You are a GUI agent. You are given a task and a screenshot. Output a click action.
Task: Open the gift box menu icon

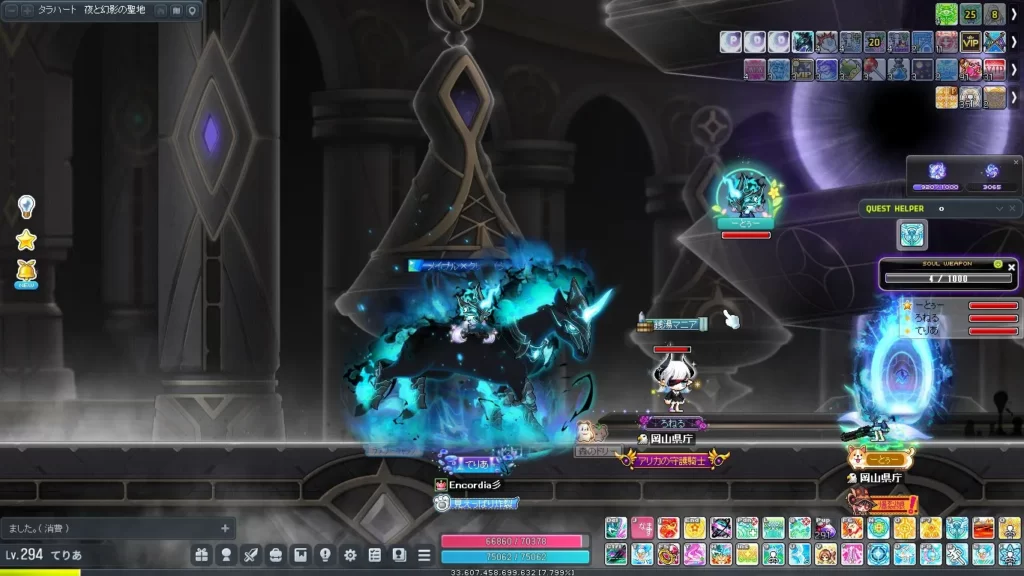tap(202, 555)
